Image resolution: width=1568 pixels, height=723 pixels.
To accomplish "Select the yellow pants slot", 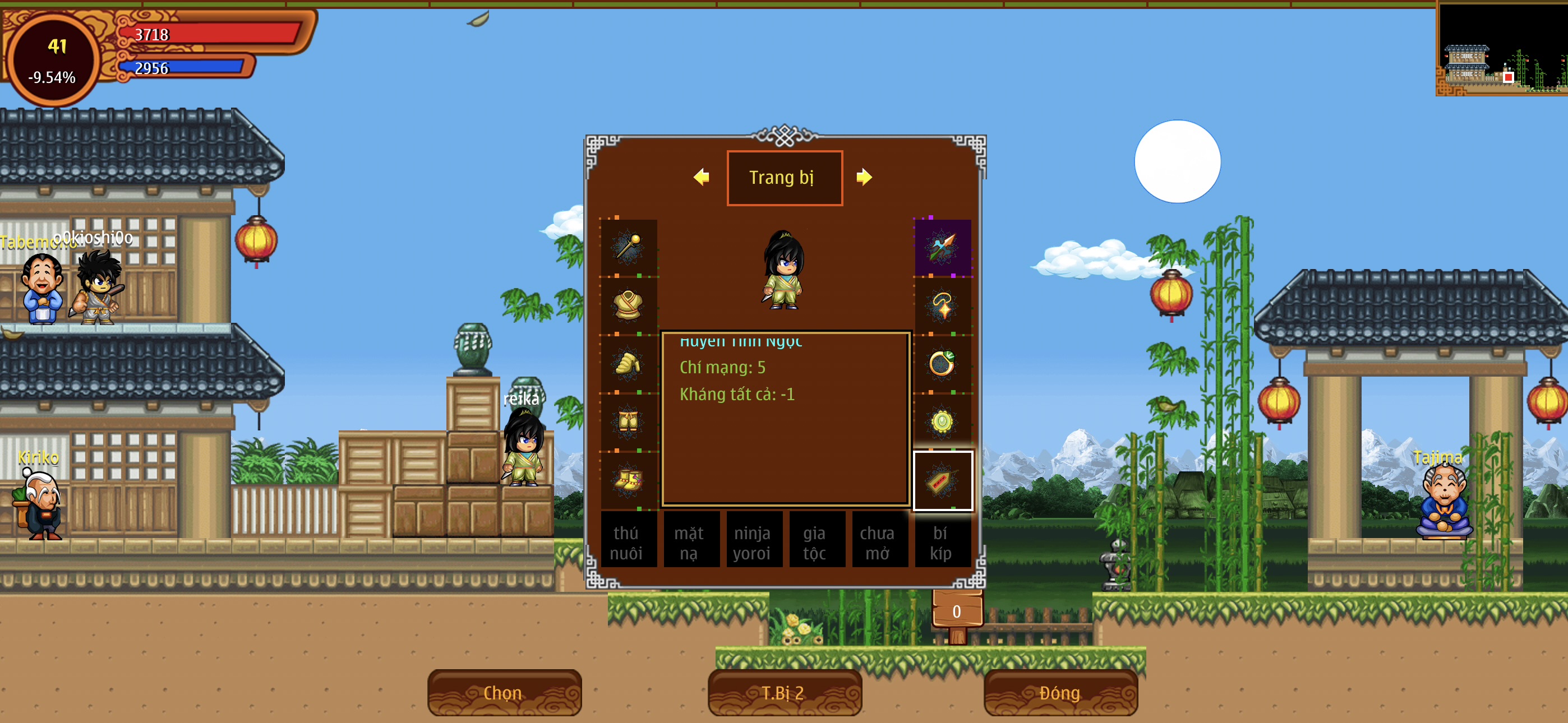I will pos(628,421).
